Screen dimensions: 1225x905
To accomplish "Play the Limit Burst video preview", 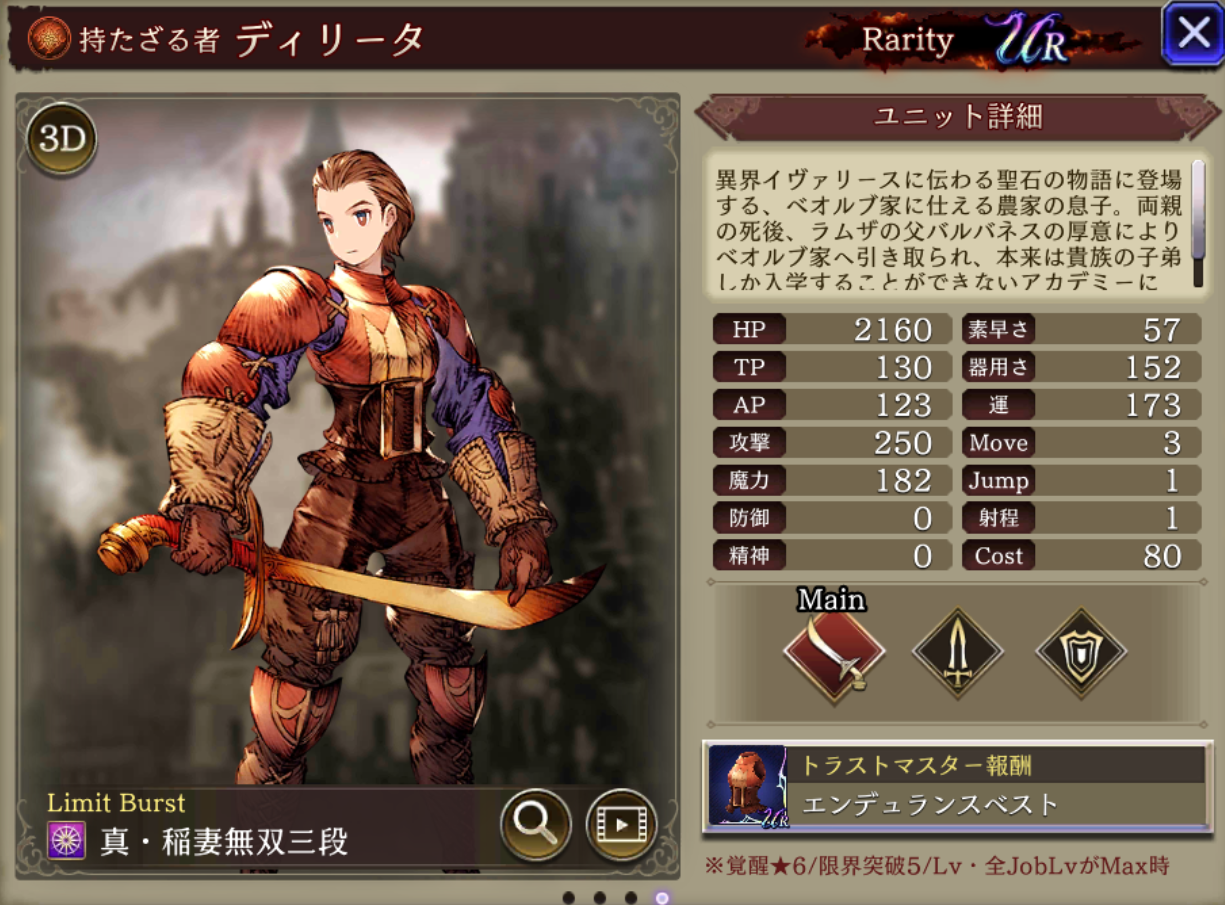I will (620, 824).
